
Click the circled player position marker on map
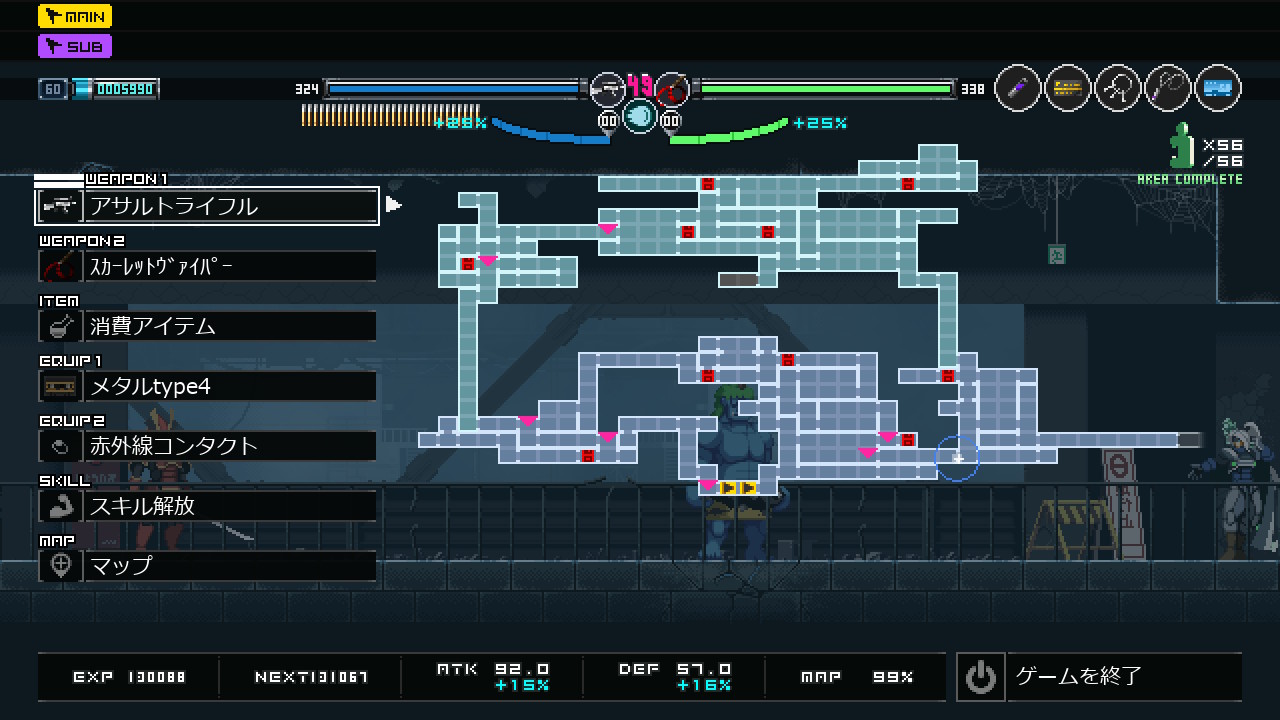pyautogui.click(x=957, y=458)
